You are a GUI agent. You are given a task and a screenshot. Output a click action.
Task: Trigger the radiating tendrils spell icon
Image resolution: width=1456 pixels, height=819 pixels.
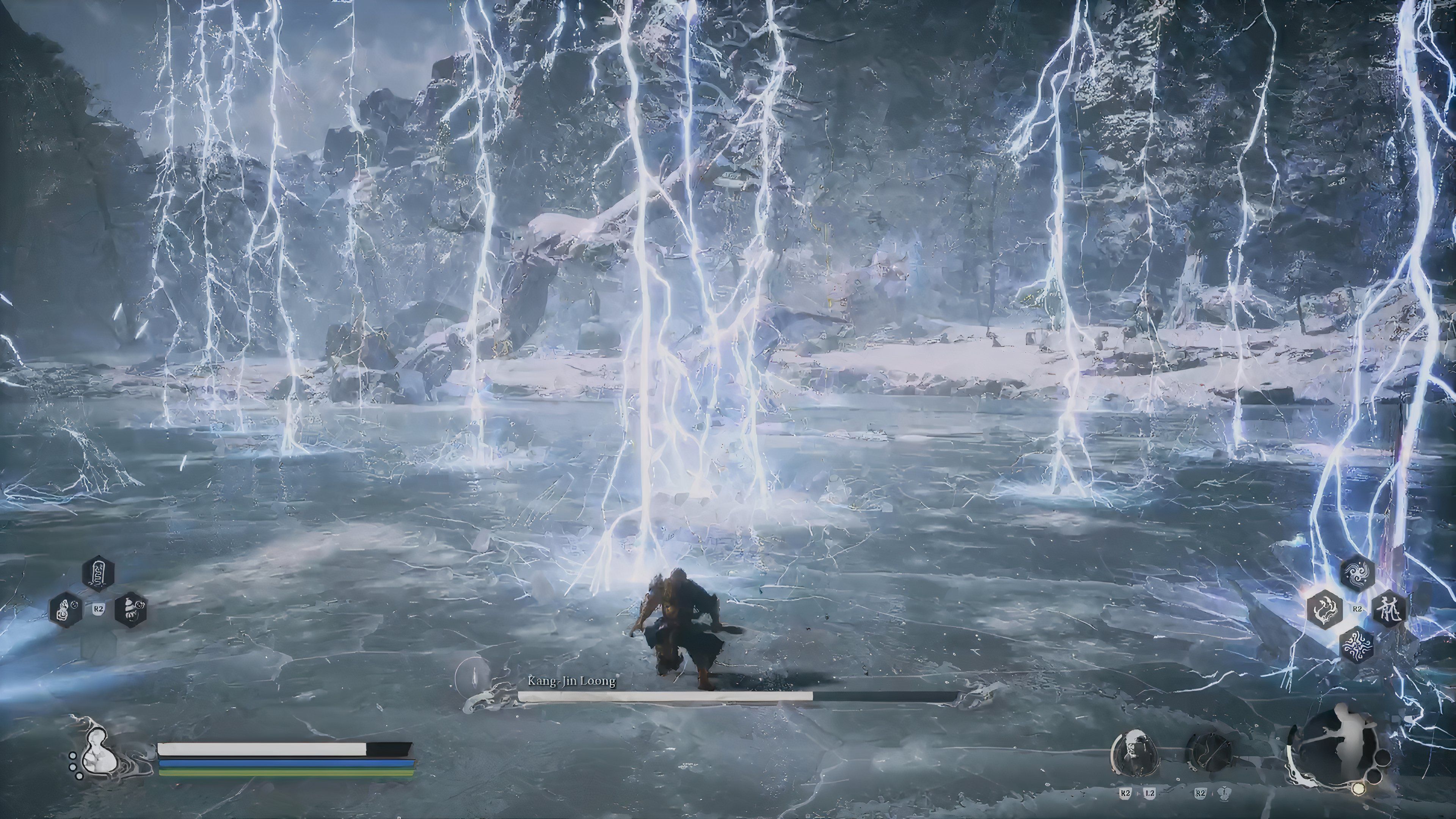tap(1357, 645)
